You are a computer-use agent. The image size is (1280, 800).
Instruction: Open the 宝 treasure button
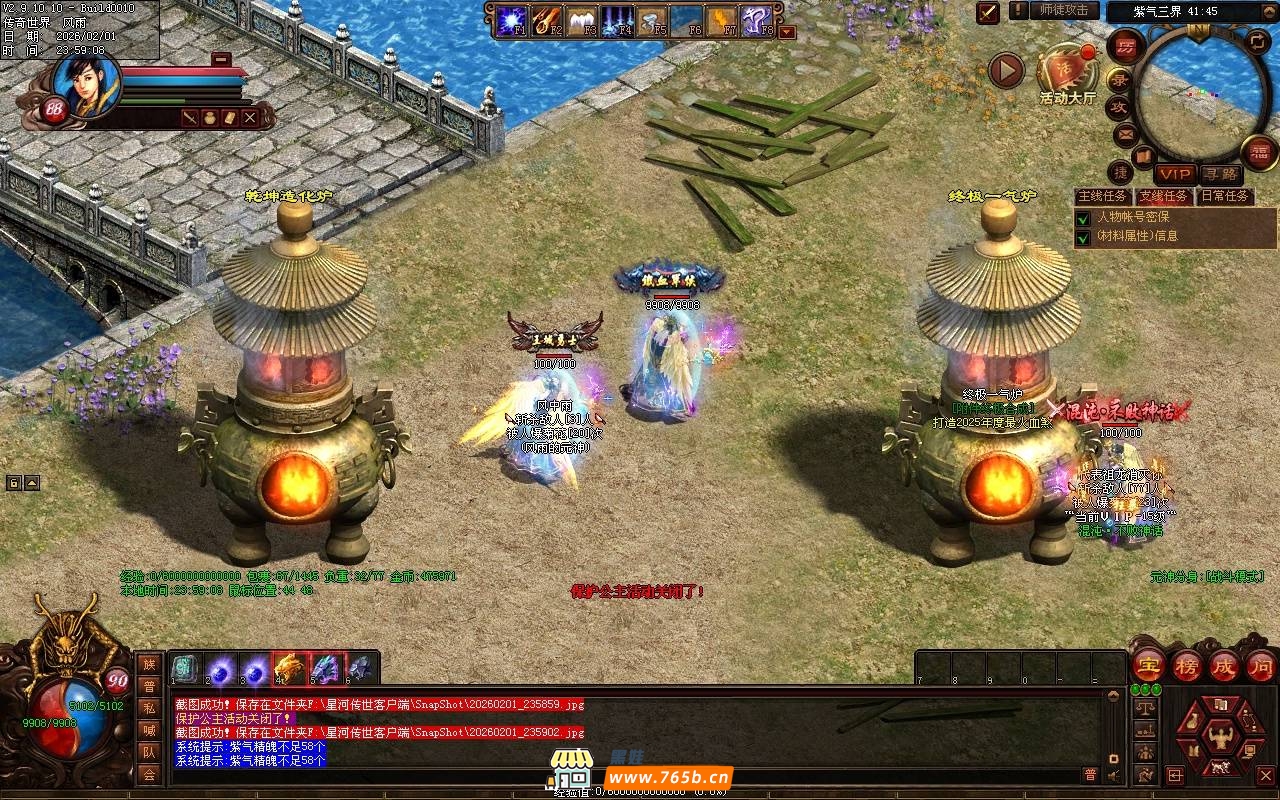click(1148, 666)
